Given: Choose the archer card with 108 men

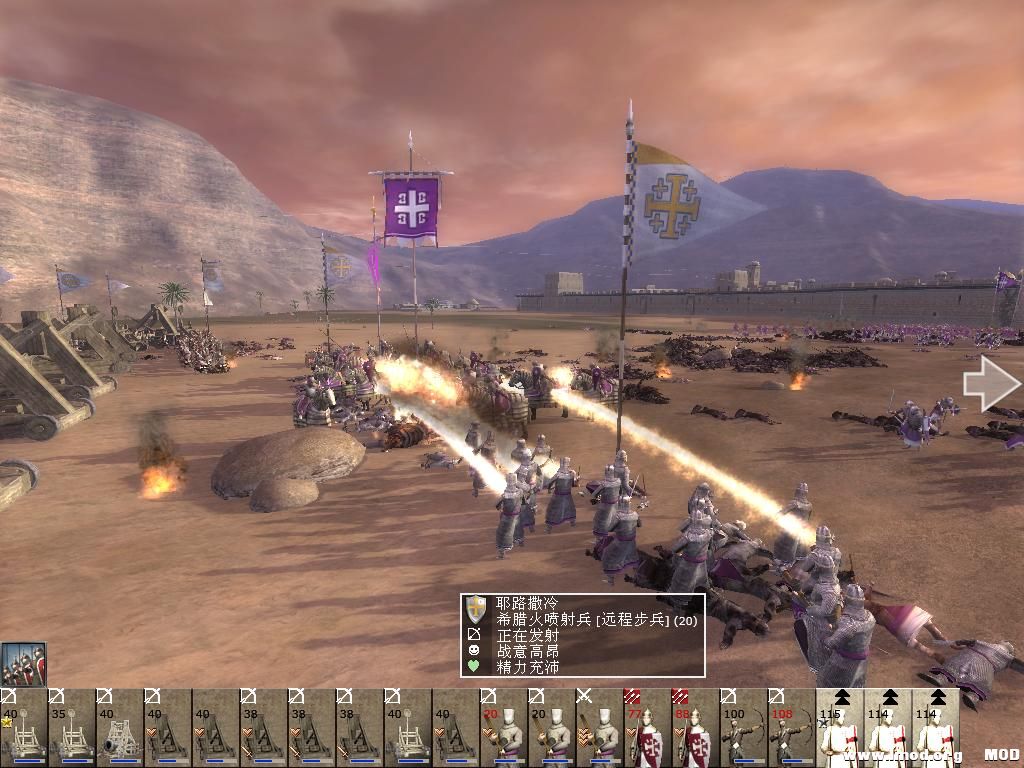Looking at the screenshot, I should [791, 728].
